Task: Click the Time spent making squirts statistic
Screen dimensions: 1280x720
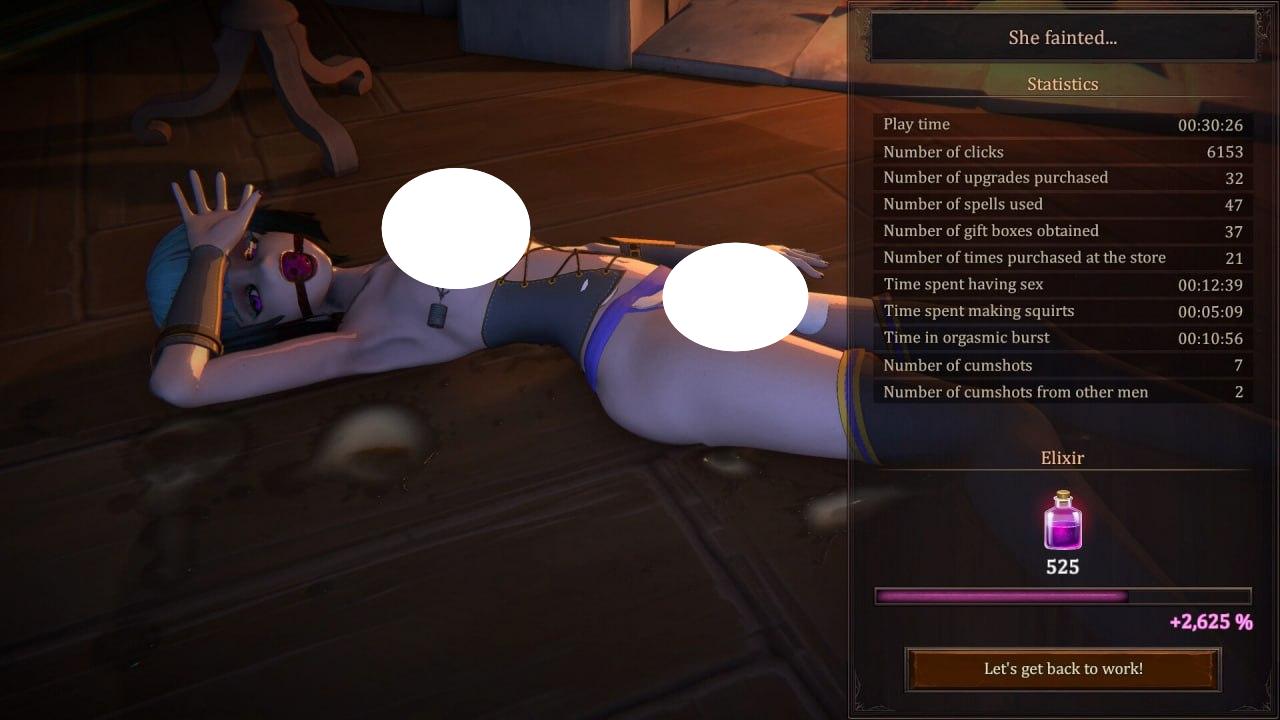Action: click(x=1062, y=311)
